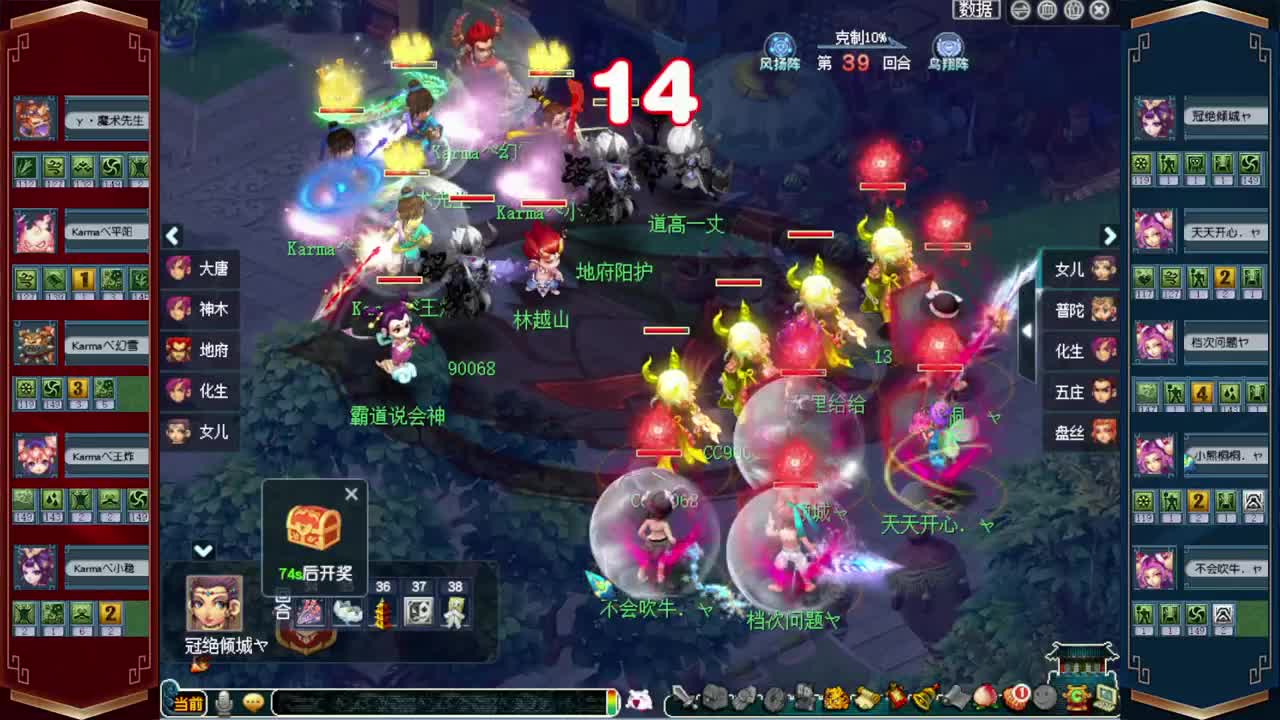Collapse the left spectator panel with the arrow

click(172, 236)
